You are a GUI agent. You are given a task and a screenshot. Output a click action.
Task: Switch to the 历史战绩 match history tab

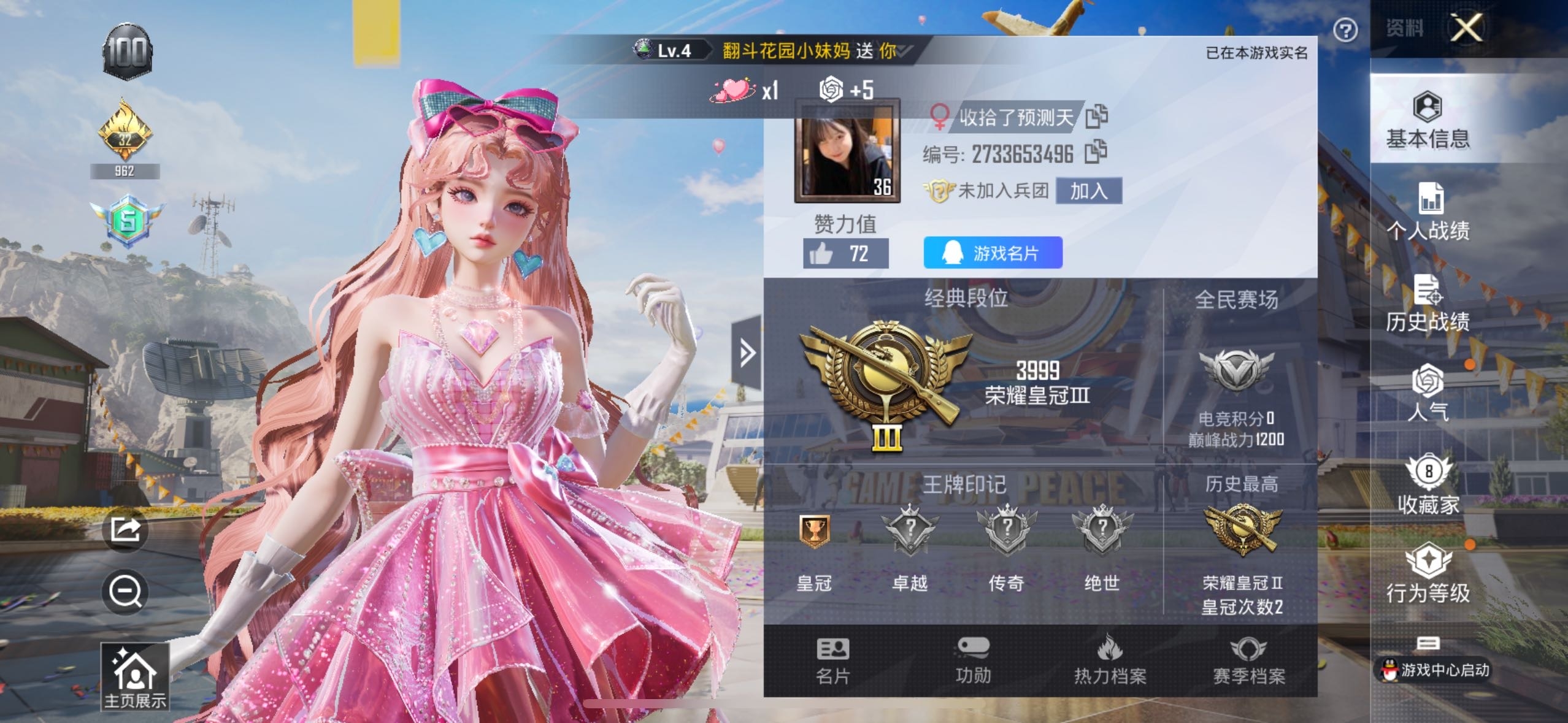click(x=1428, y=304)
